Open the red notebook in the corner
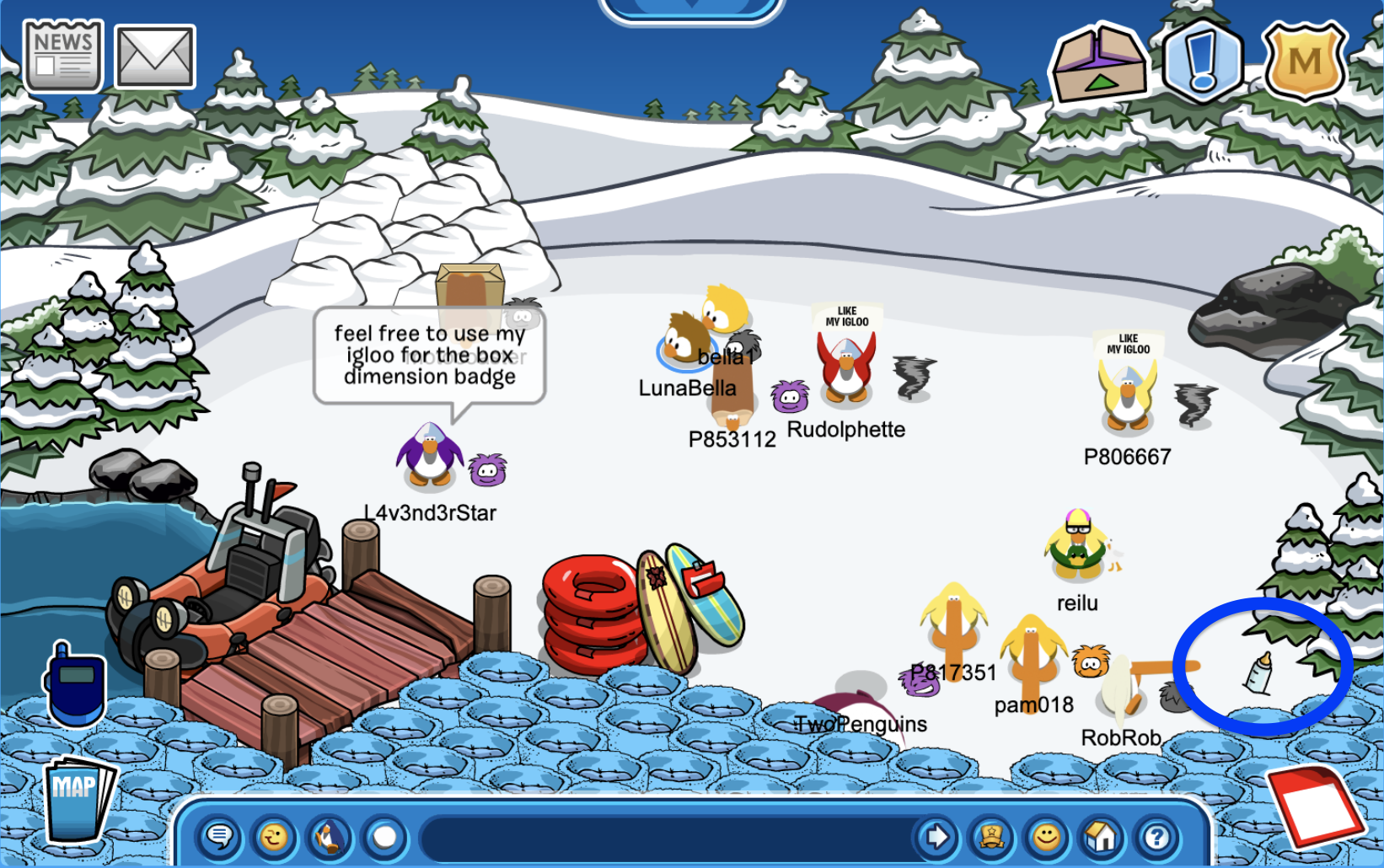 coord(1317,805)
